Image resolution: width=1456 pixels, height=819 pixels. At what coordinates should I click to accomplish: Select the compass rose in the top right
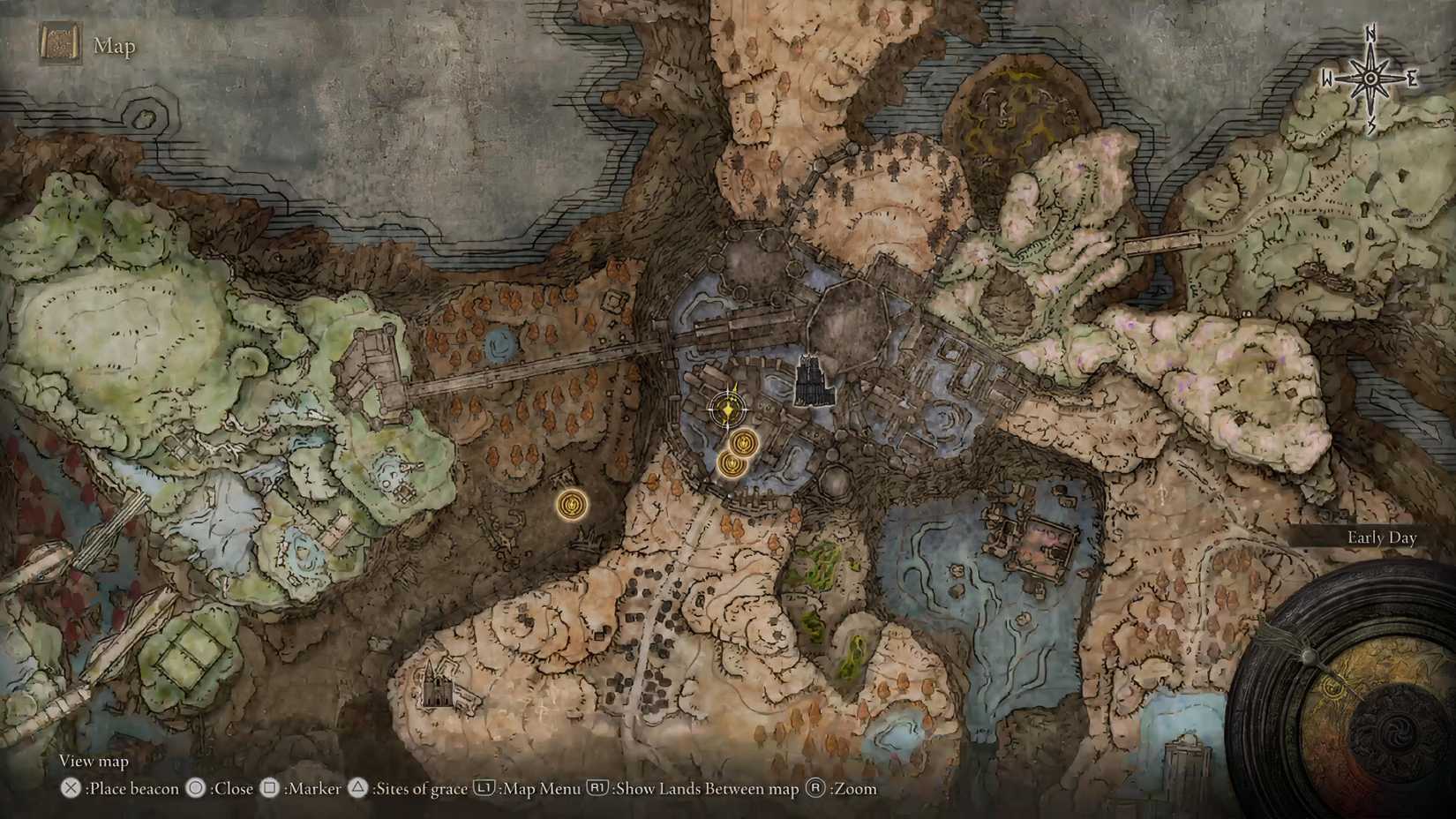pyautogui.click(x=1370, y=78)
